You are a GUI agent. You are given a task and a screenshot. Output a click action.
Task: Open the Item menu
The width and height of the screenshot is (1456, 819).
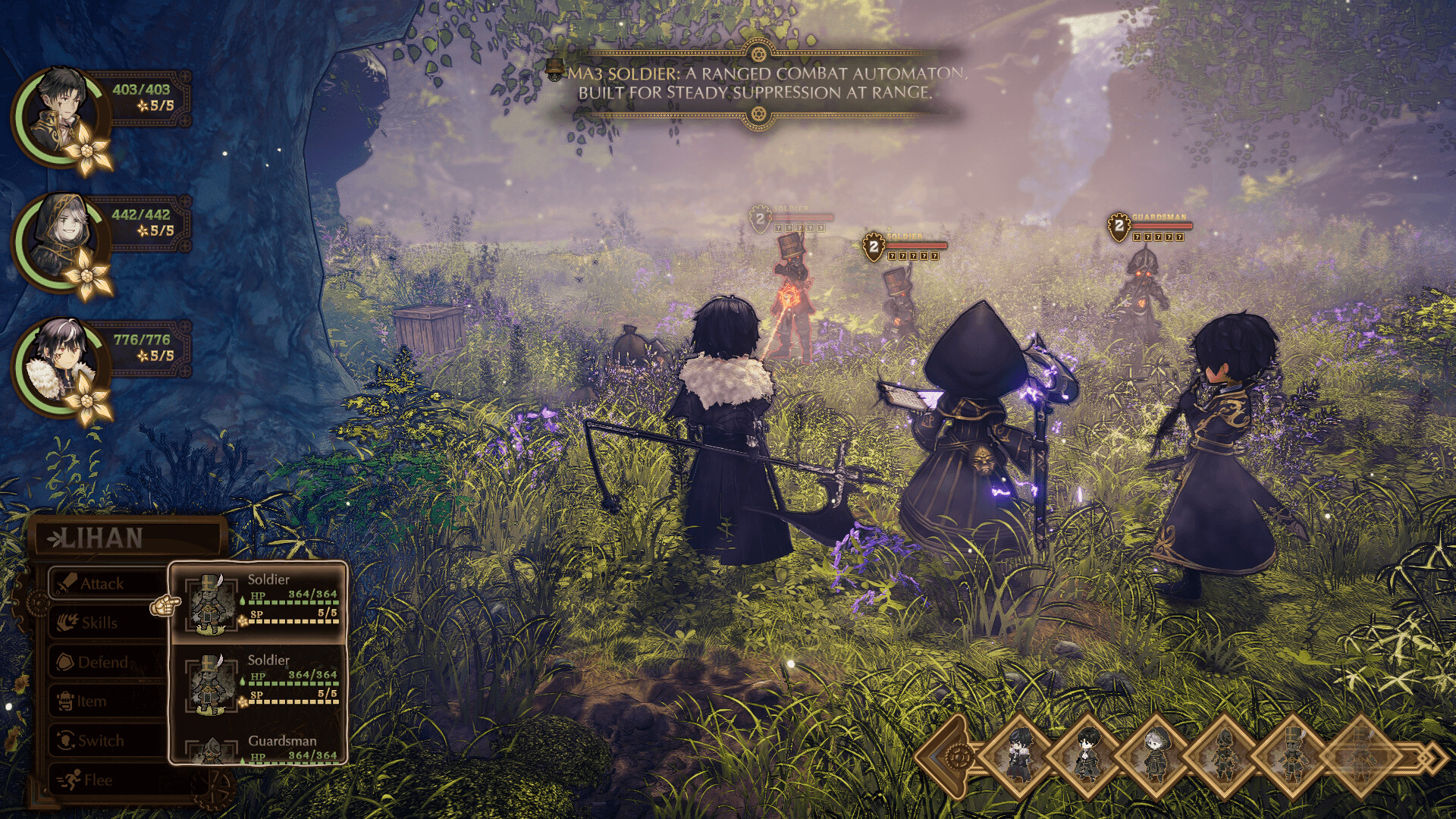click(91, 701)
